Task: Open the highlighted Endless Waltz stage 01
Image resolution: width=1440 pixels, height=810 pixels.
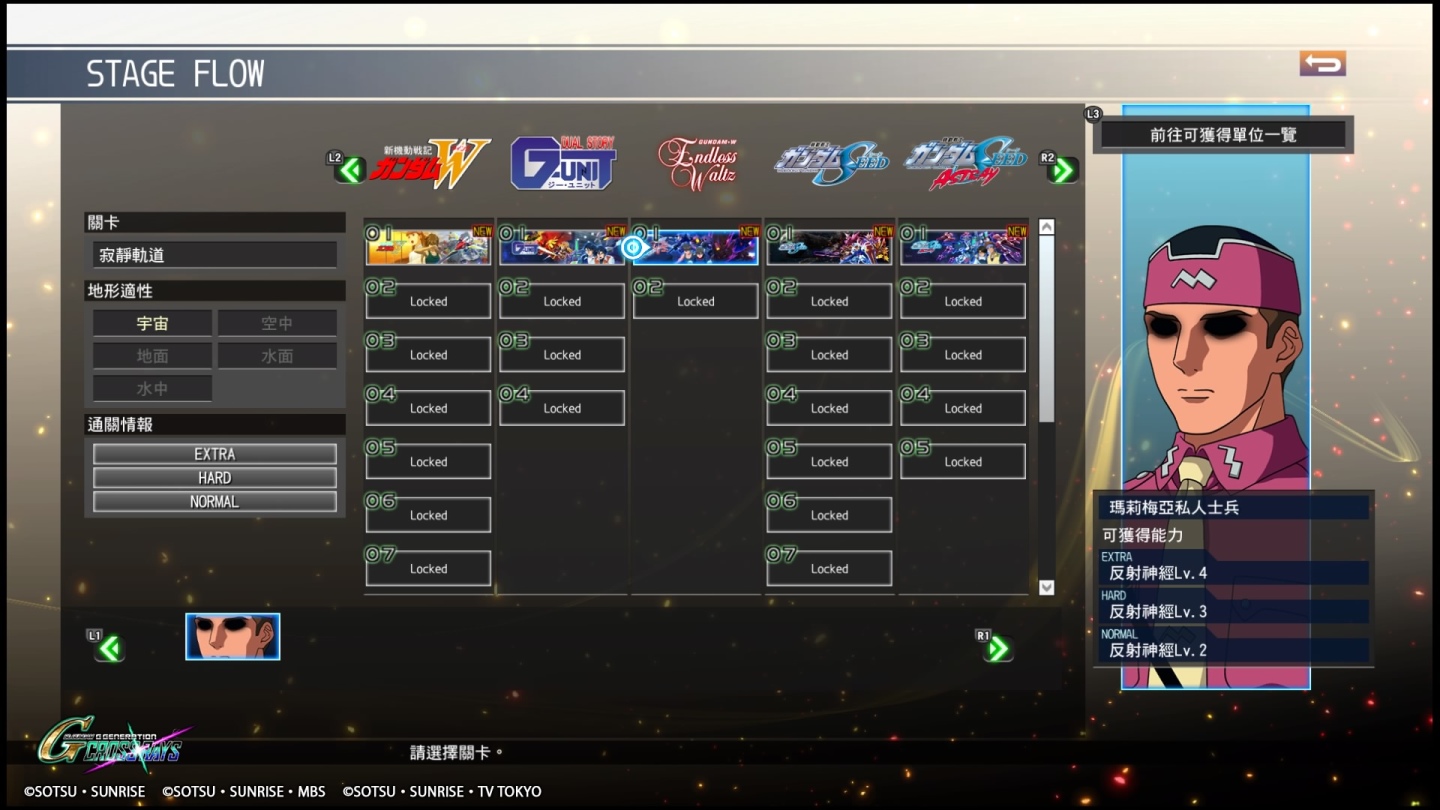Action: coord(695,246)
